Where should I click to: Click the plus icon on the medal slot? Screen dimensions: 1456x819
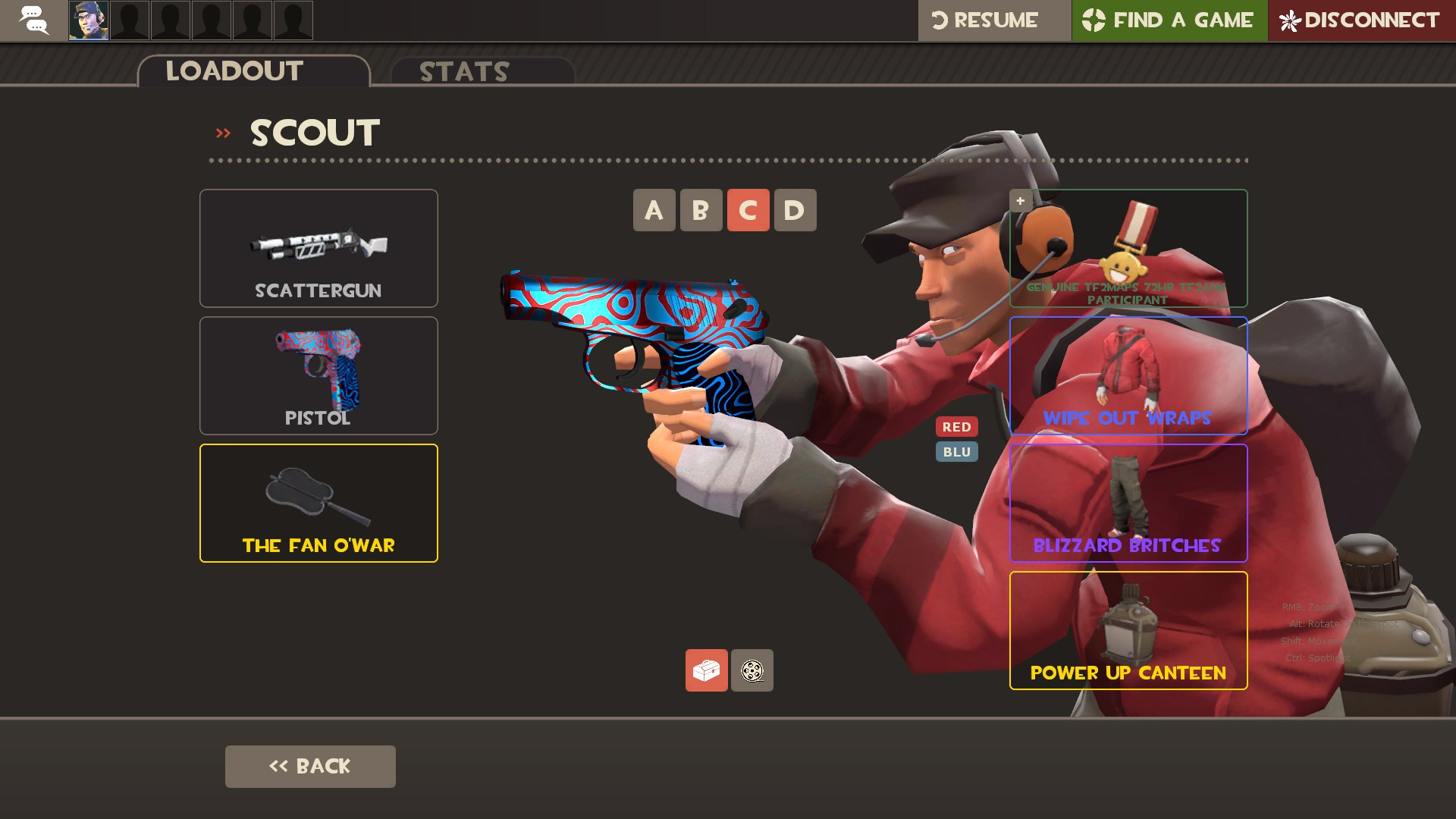1020,200
